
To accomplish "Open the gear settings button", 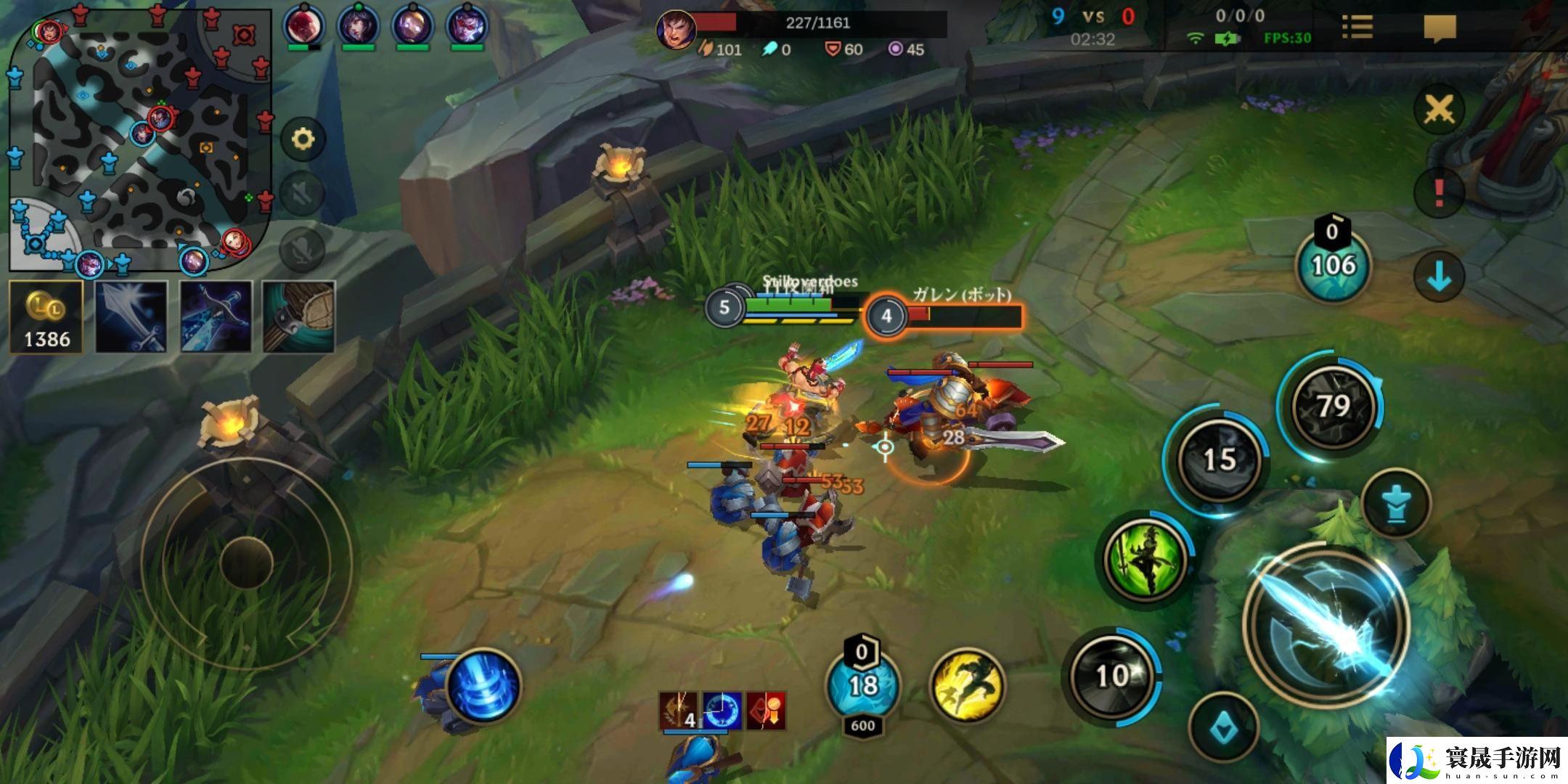I will point(302,139).
